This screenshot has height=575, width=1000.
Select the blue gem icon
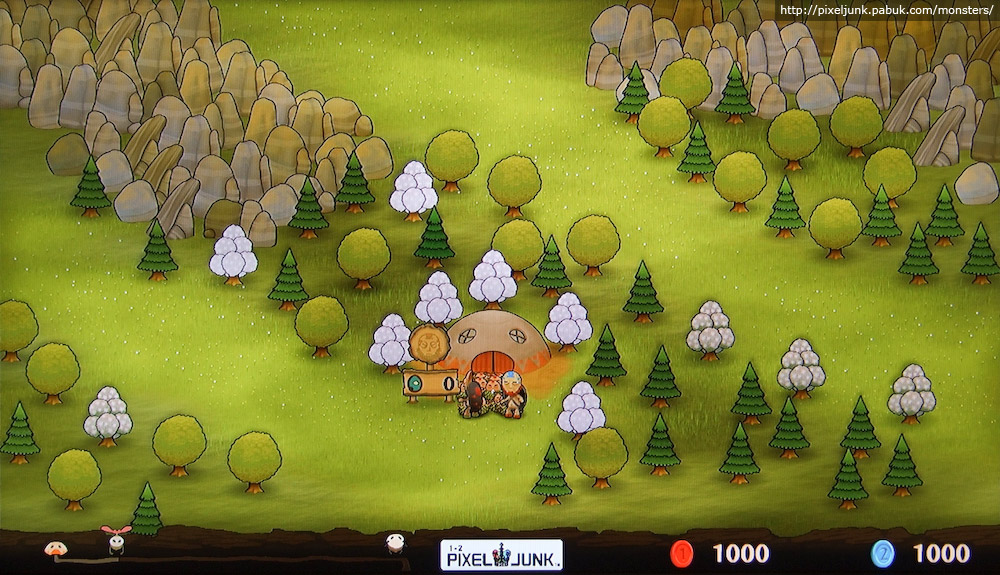[882, 553]
